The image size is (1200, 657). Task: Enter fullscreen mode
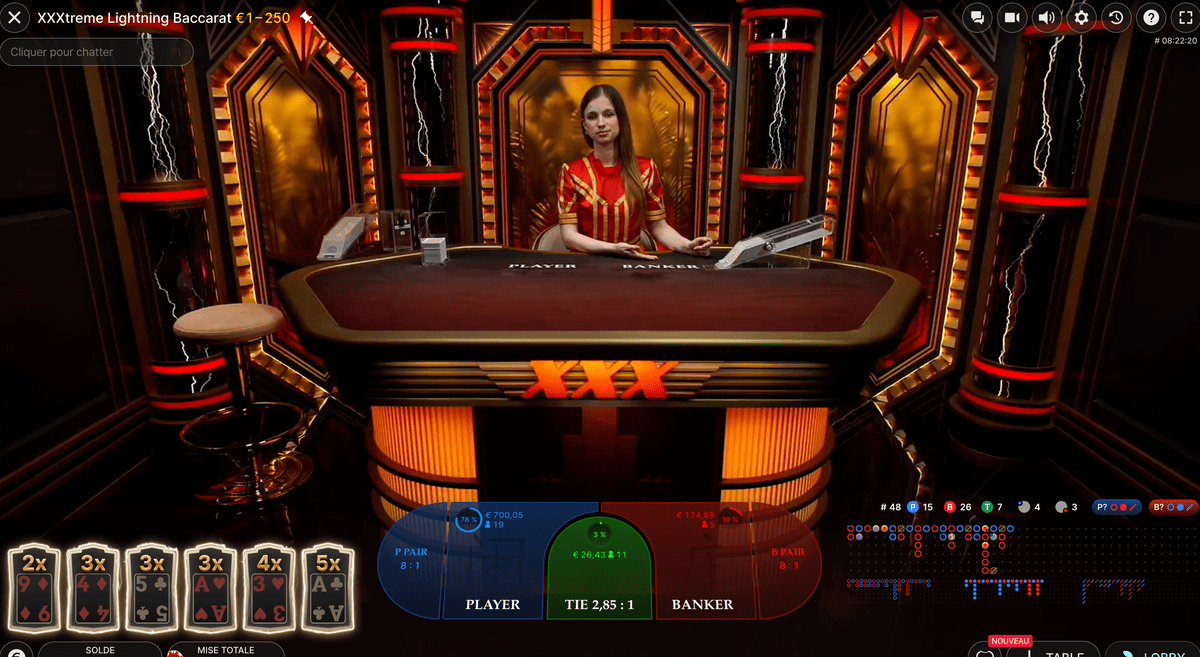pyautogui.click(x=1184, y=18)
